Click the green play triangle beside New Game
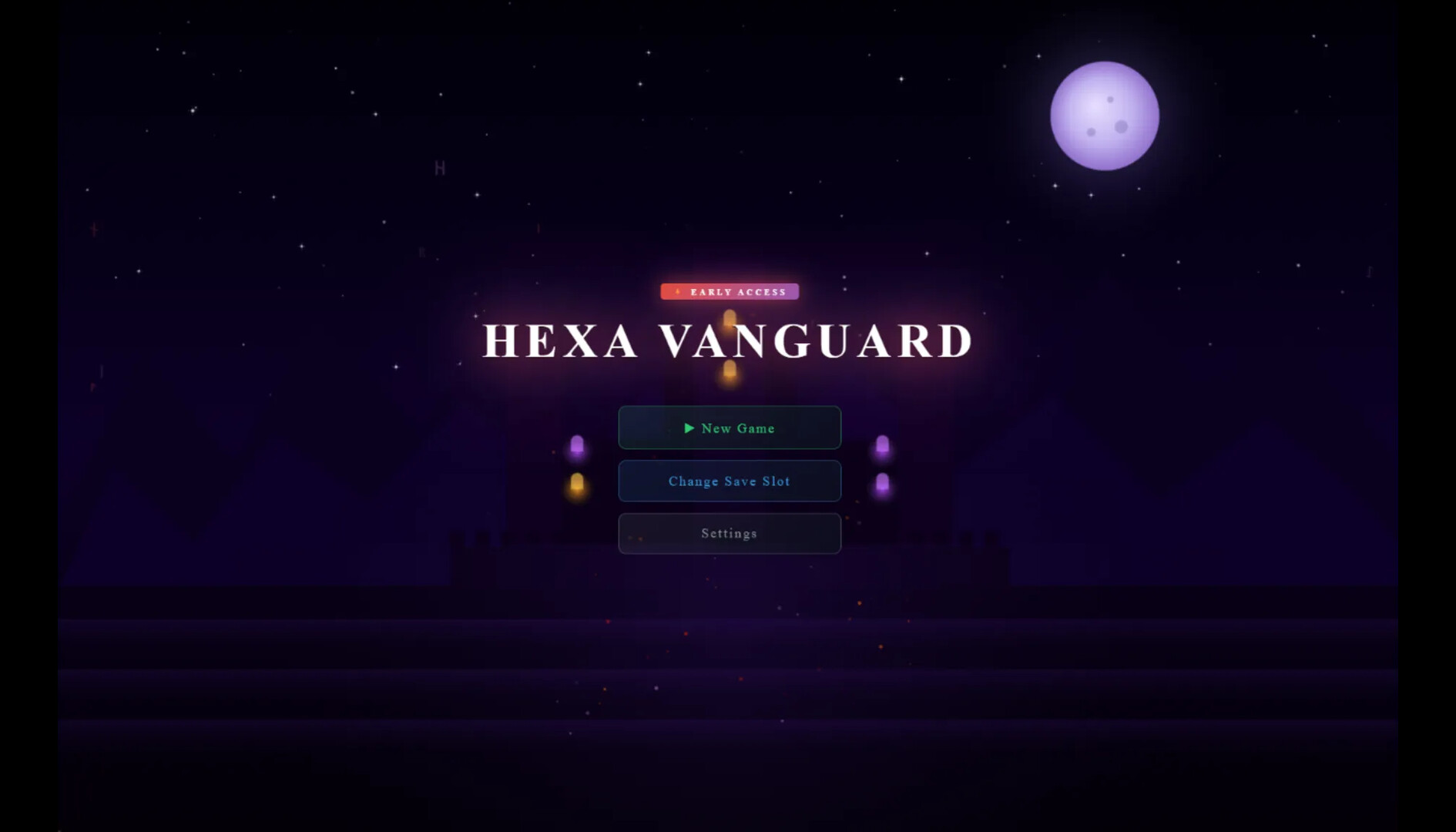 (x=691, y=428)
